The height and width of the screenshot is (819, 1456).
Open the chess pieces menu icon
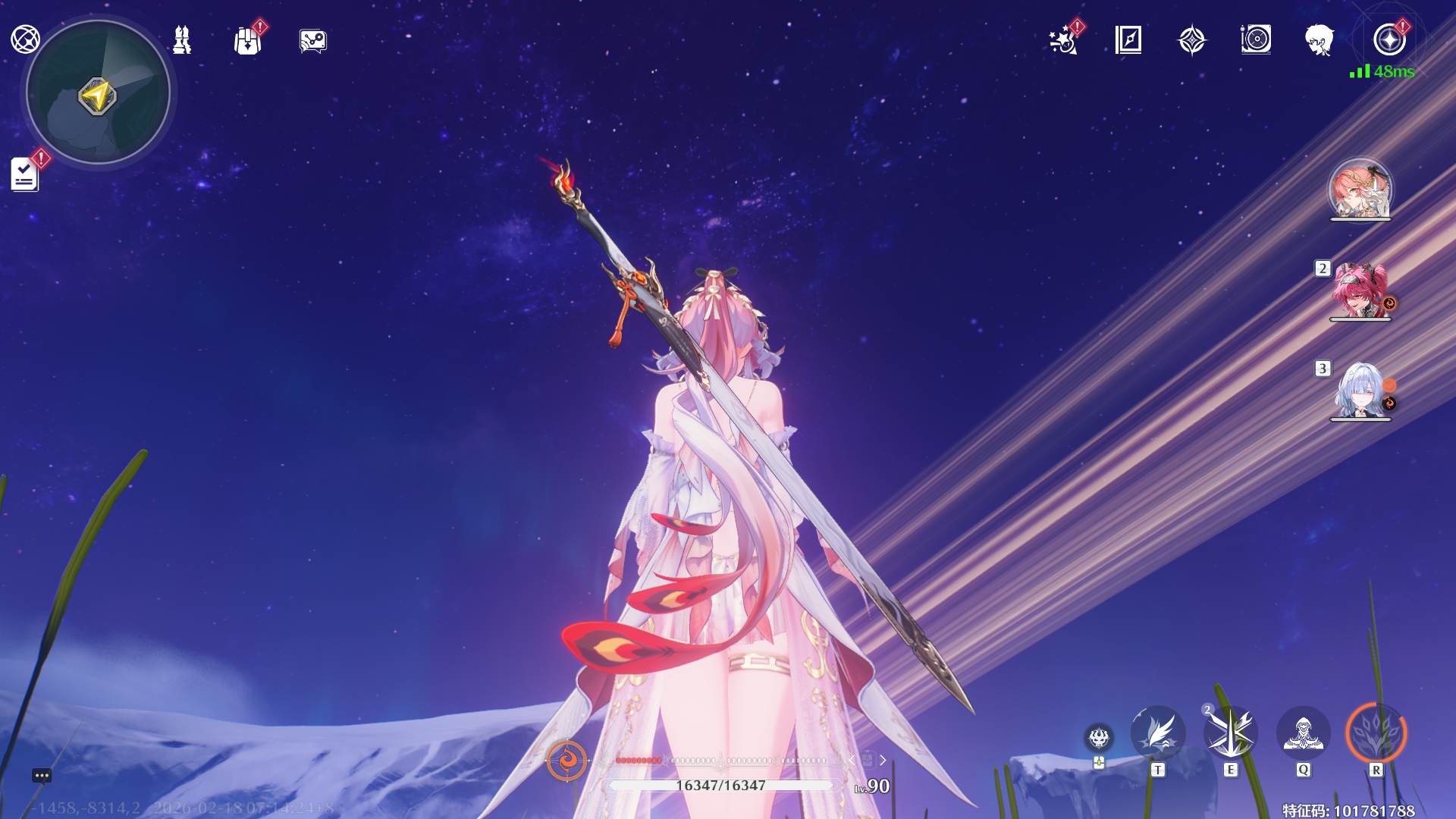click(x=182, y=40)
